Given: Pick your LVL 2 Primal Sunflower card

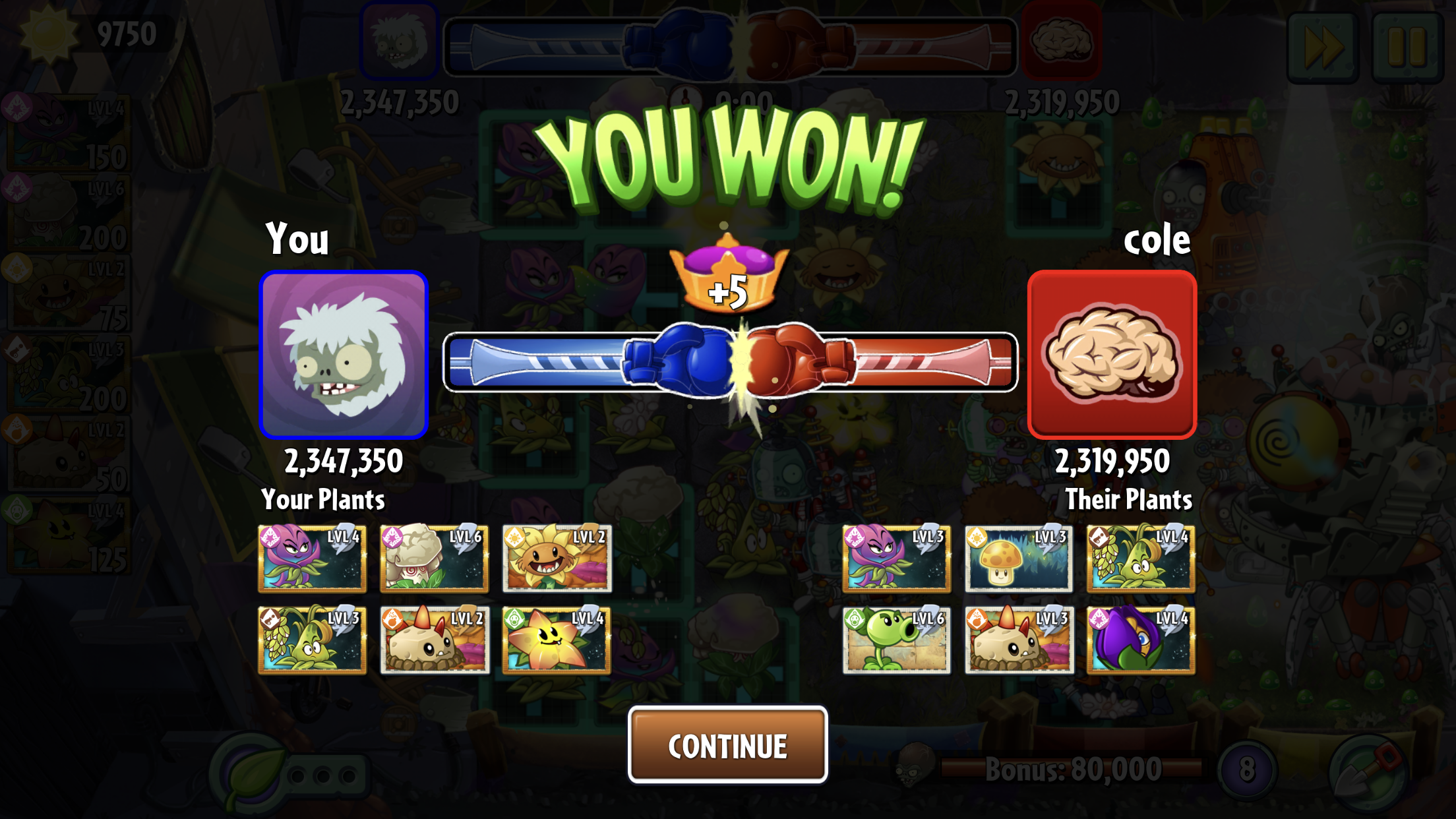Looking at the screenshot, I should click(557, 558).
